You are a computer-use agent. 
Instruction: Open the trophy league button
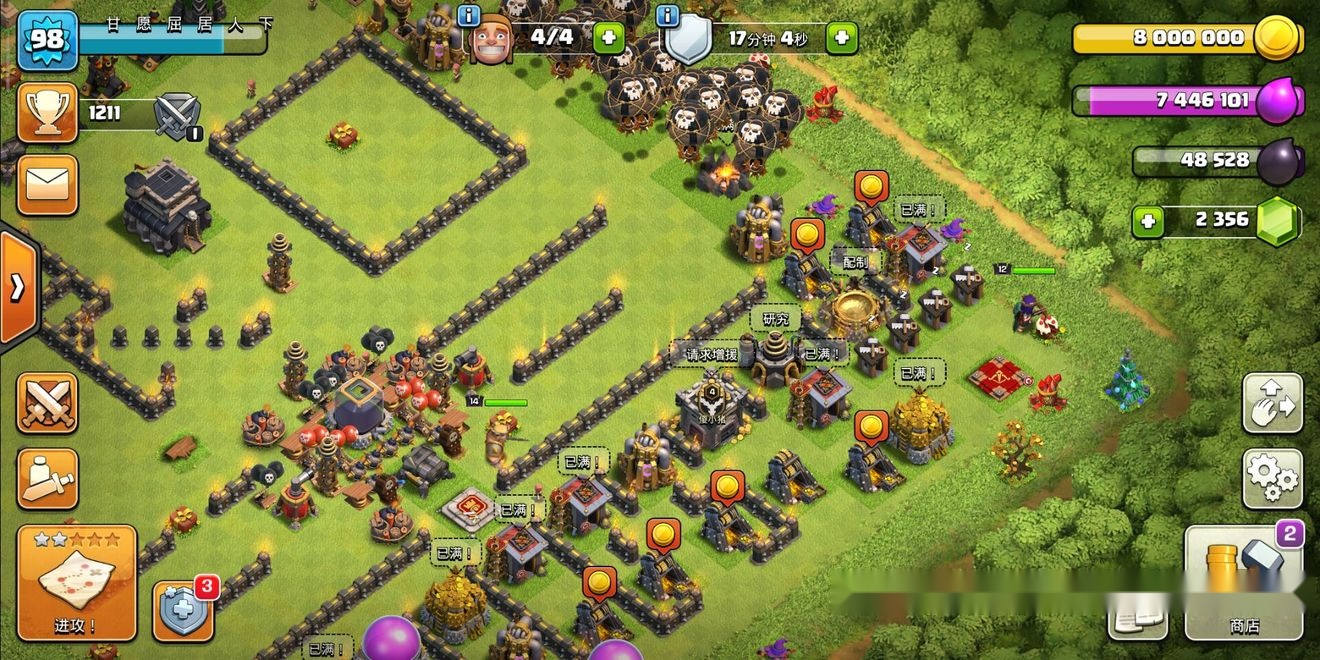coord(47,112)
